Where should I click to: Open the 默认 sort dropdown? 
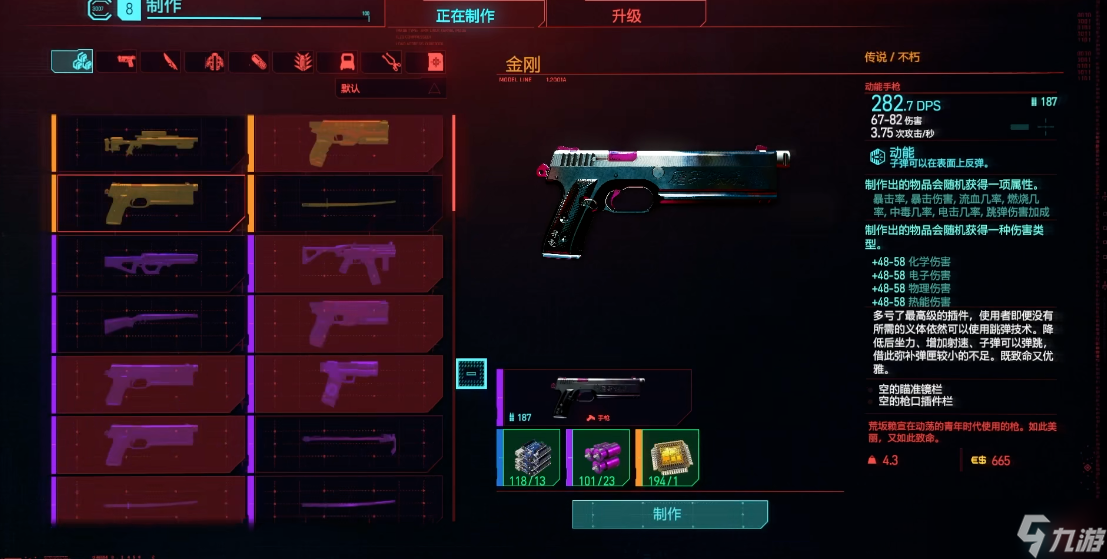pyautogui.click(x=390, y=88)
